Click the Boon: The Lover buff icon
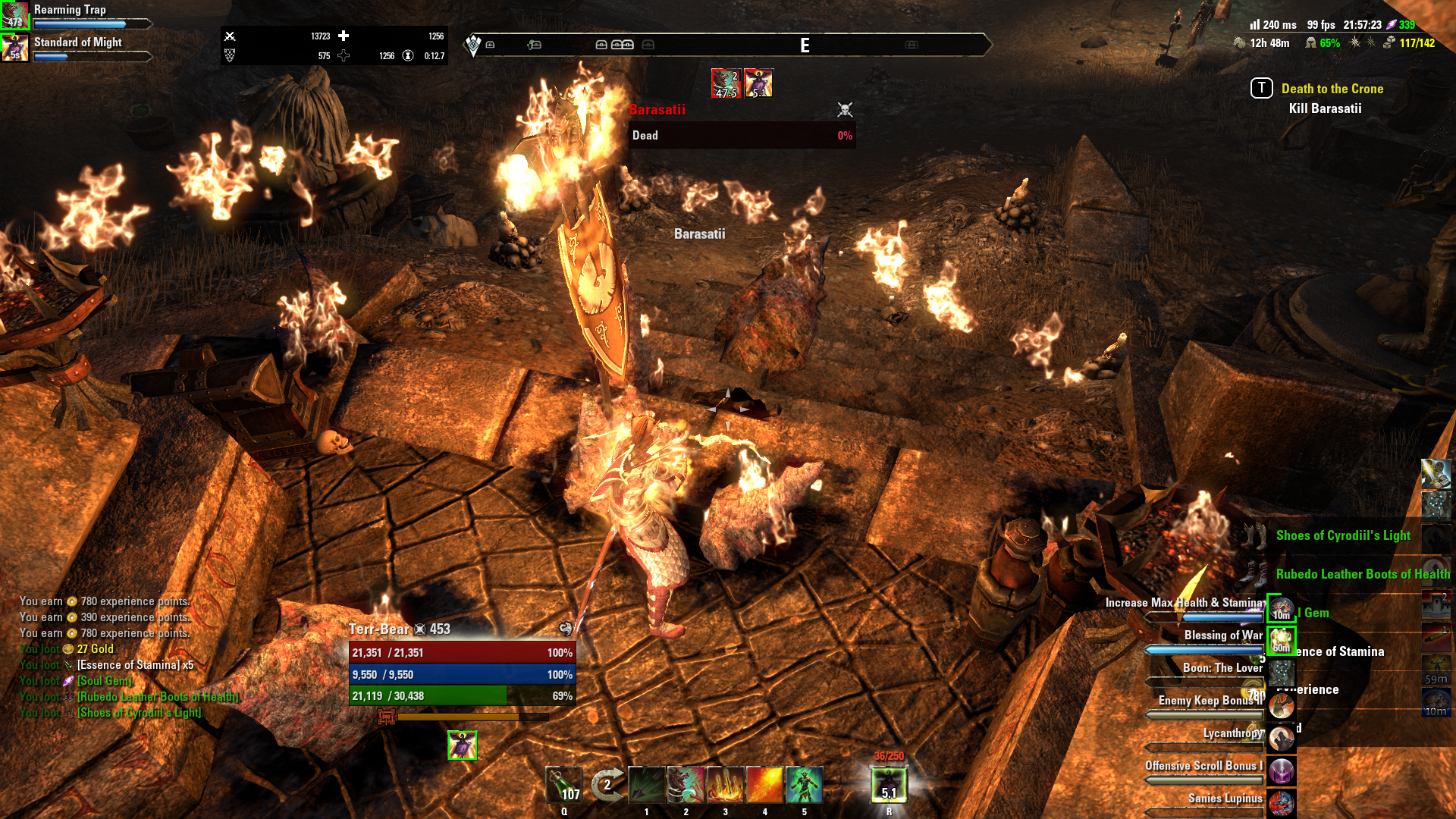1456x819 pixels. (x=1282, y=673)
